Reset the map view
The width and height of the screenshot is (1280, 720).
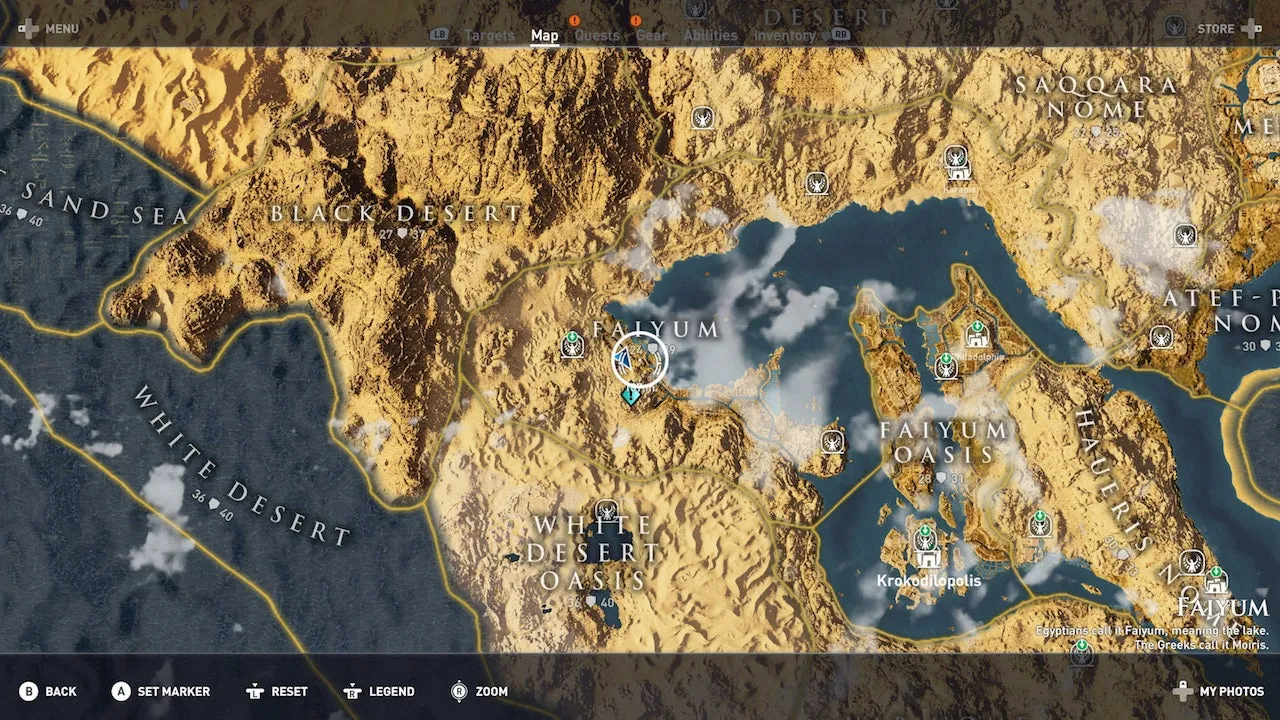280,691
